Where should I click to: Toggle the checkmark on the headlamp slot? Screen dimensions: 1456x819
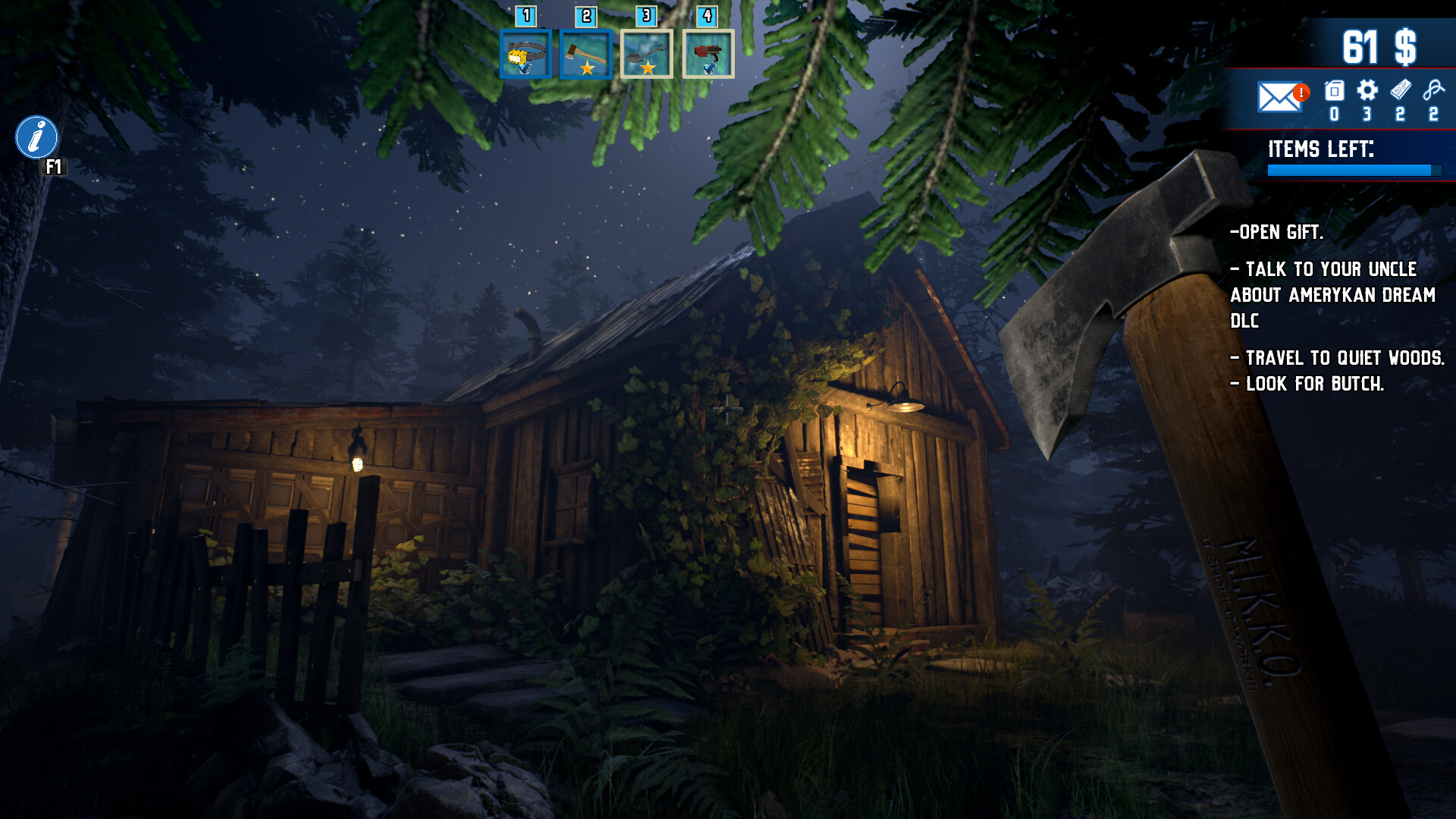tap(525, 69)
